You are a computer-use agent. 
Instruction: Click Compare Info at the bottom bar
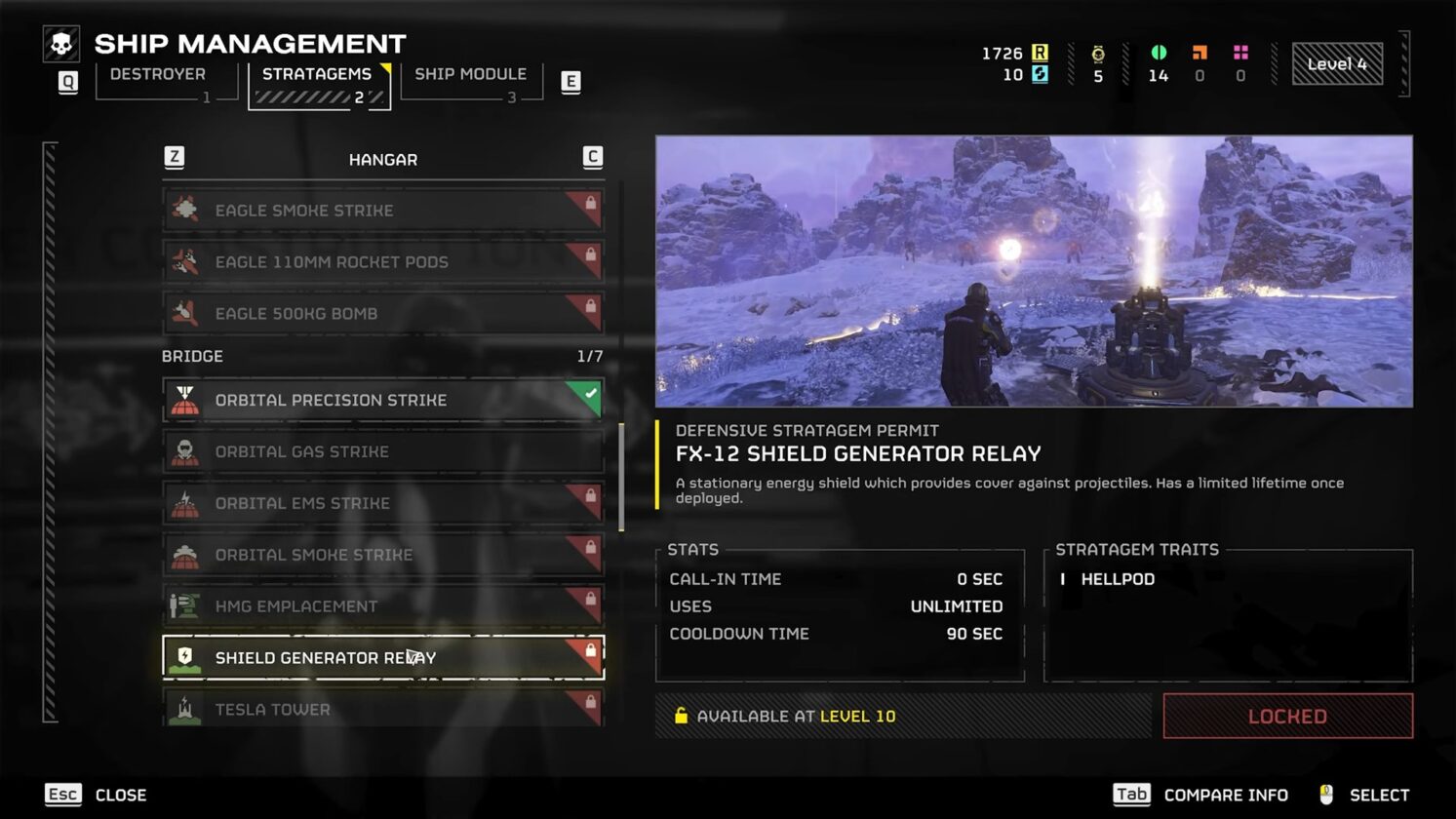point(1224,795)
